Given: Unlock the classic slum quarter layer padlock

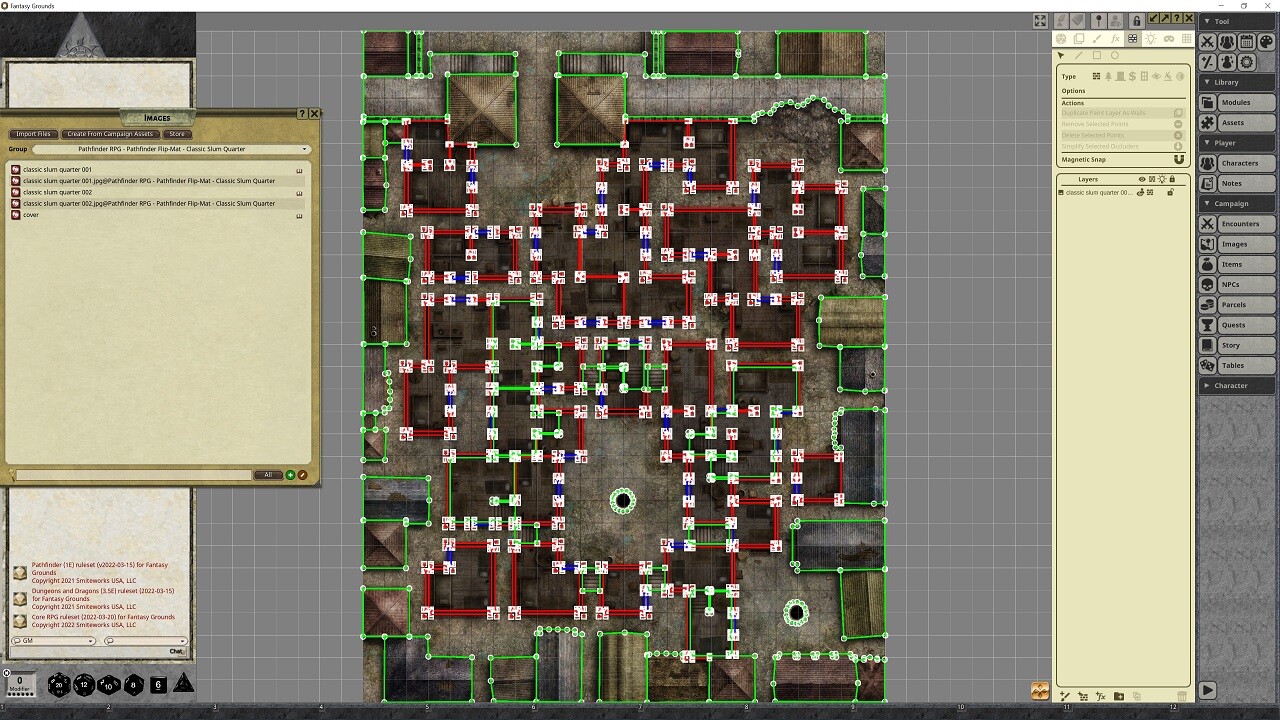Looking at the screenshot, I should click(1171, 192).
